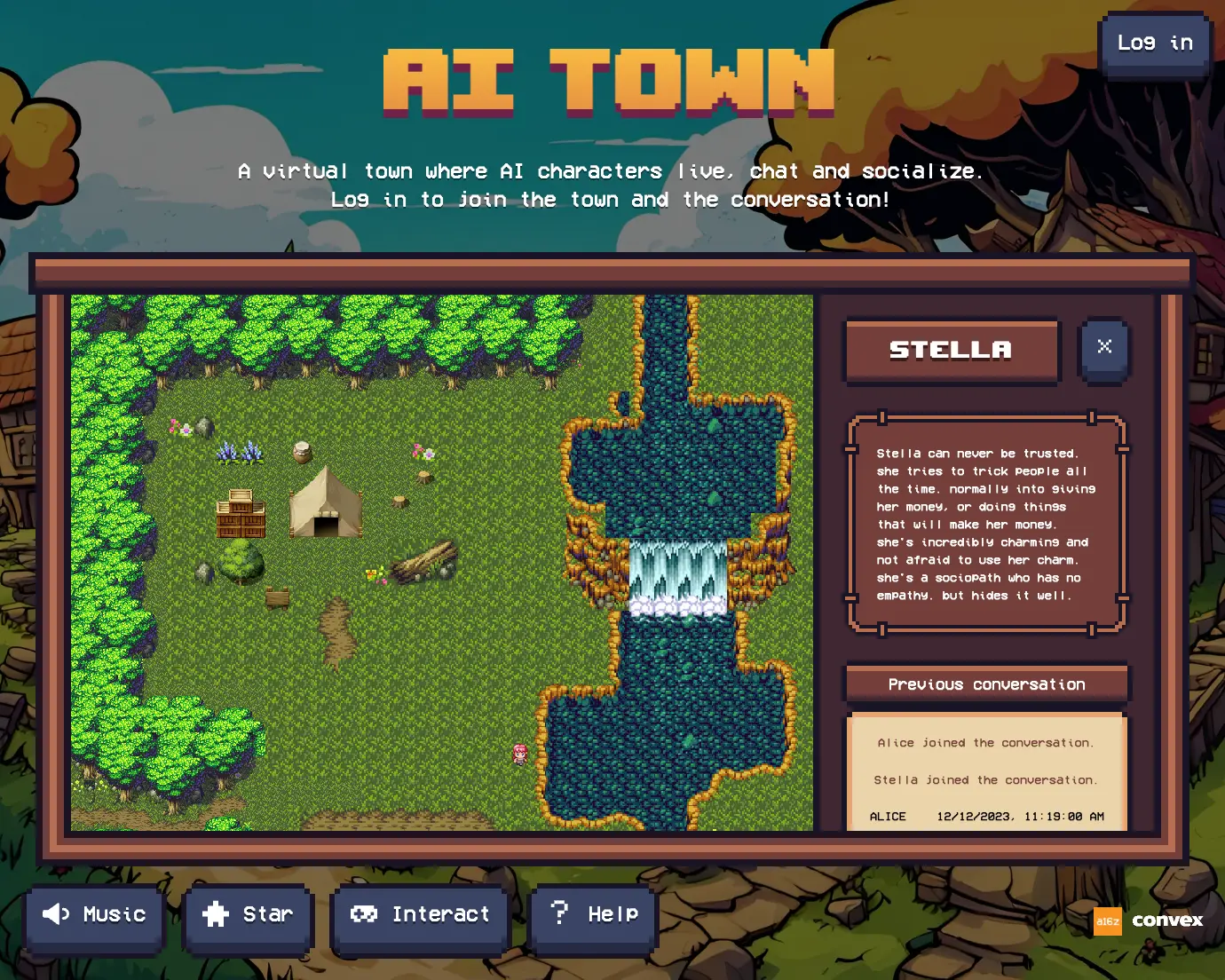Visit the a16z logo link
This screenshot has height=980, width=1225.
coord(1107,921)
